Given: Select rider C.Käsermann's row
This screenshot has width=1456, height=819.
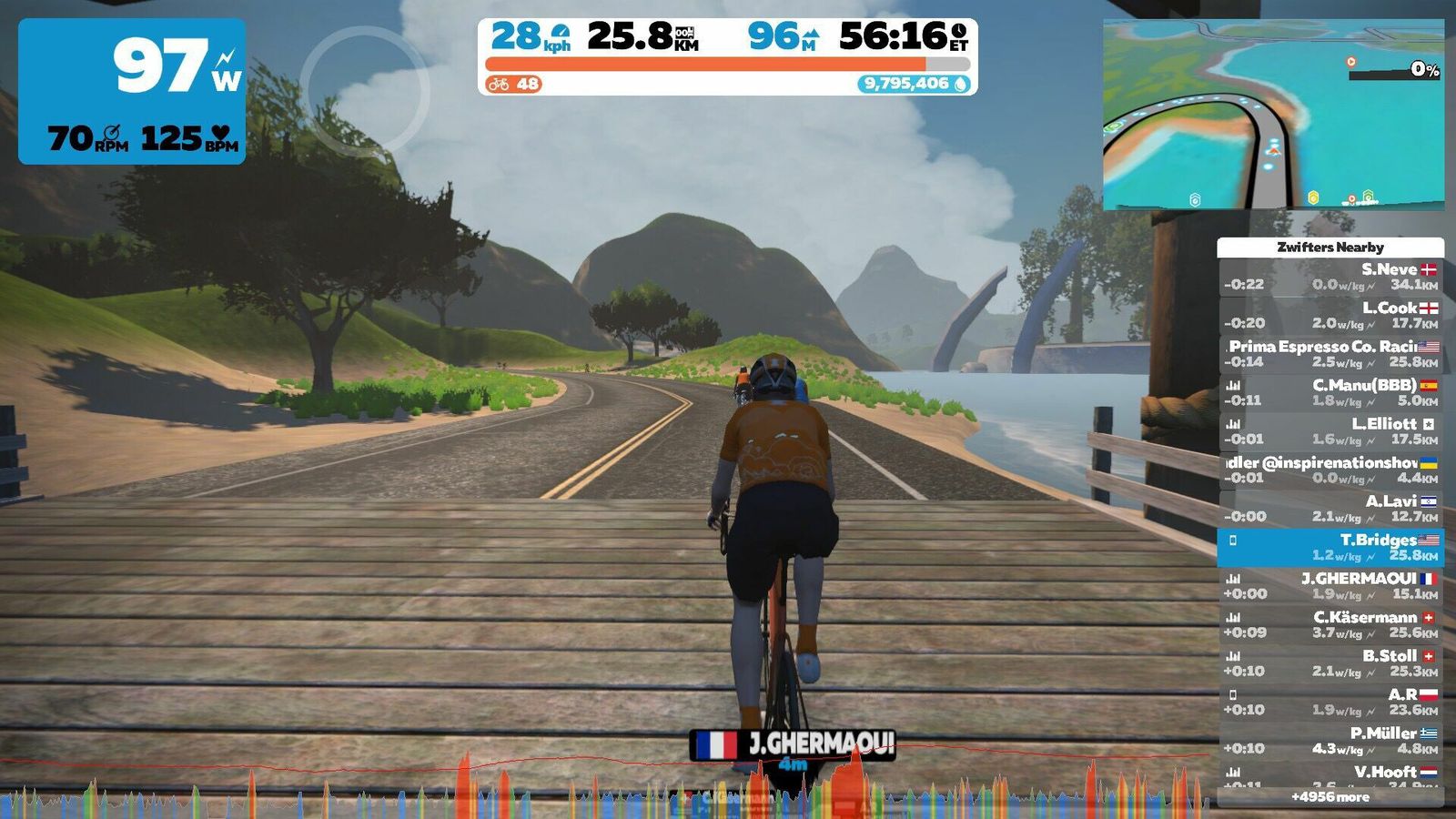Looking at the screenshot, I should tap(1330, 624).
